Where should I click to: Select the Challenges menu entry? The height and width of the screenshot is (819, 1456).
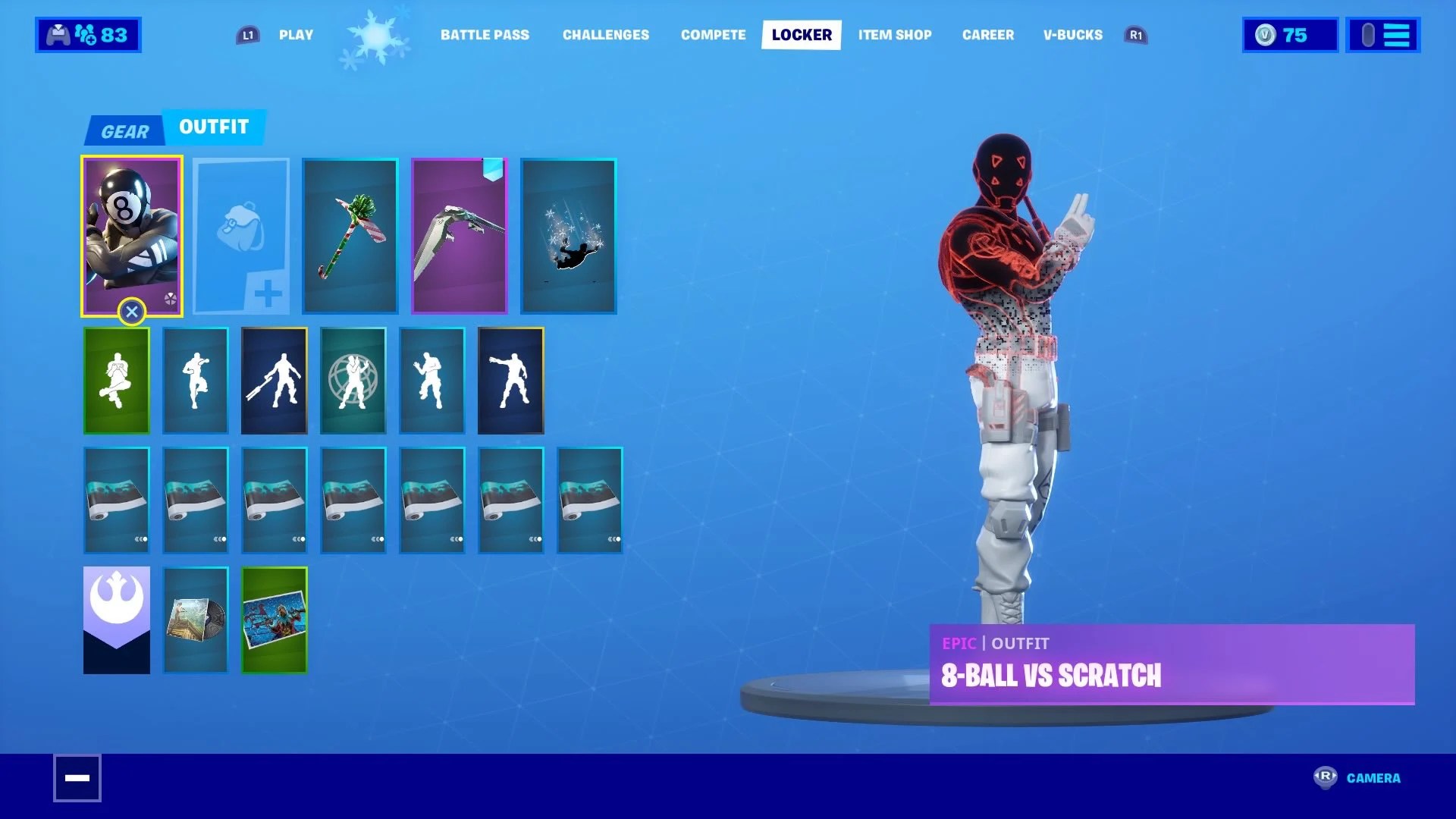point(605,34)
